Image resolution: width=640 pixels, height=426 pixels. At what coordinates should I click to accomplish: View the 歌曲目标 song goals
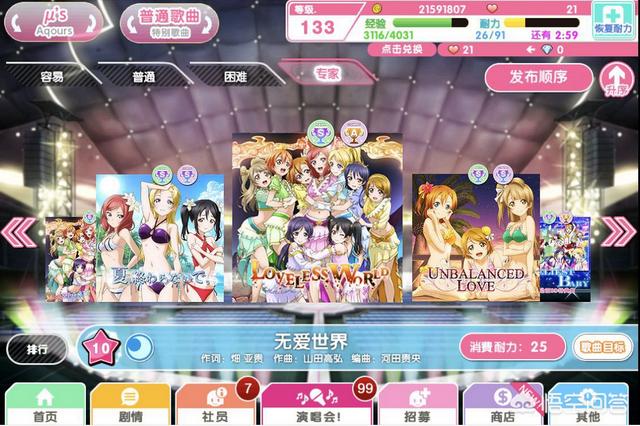coord(603,346)
